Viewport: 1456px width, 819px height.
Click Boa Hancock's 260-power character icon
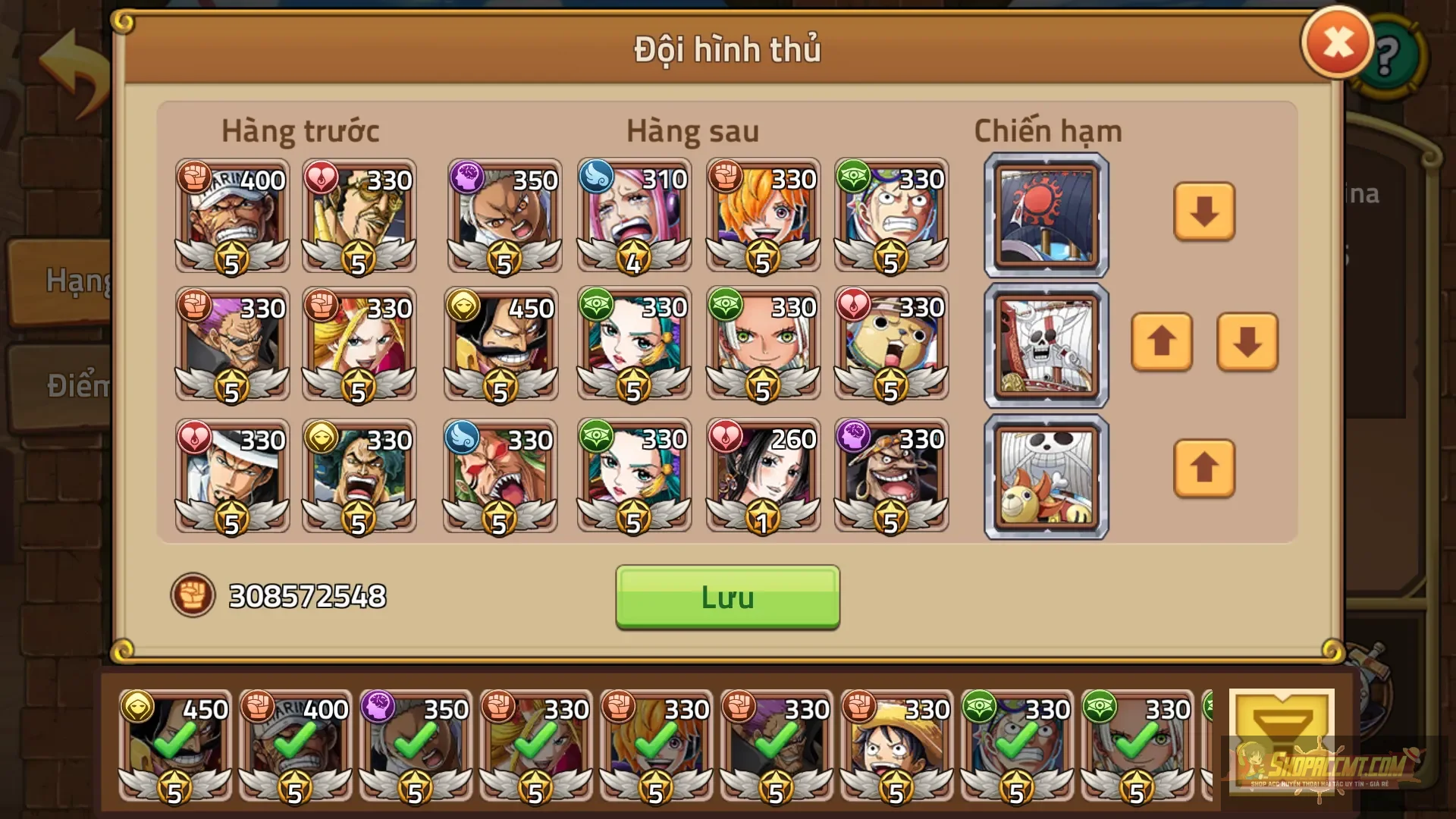(x=762, y=474)
